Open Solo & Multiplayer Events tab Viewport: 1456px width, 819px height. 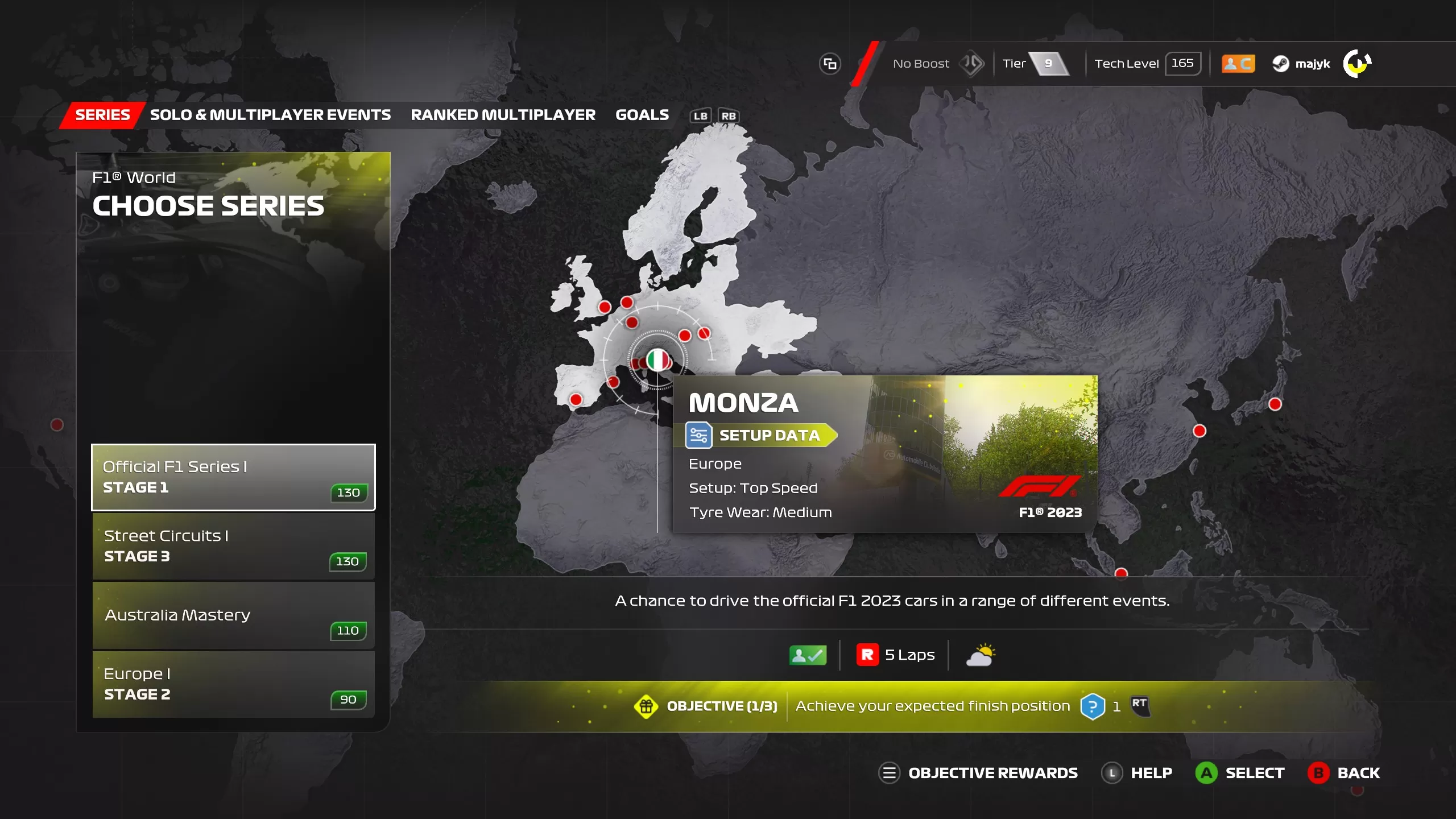270,115
